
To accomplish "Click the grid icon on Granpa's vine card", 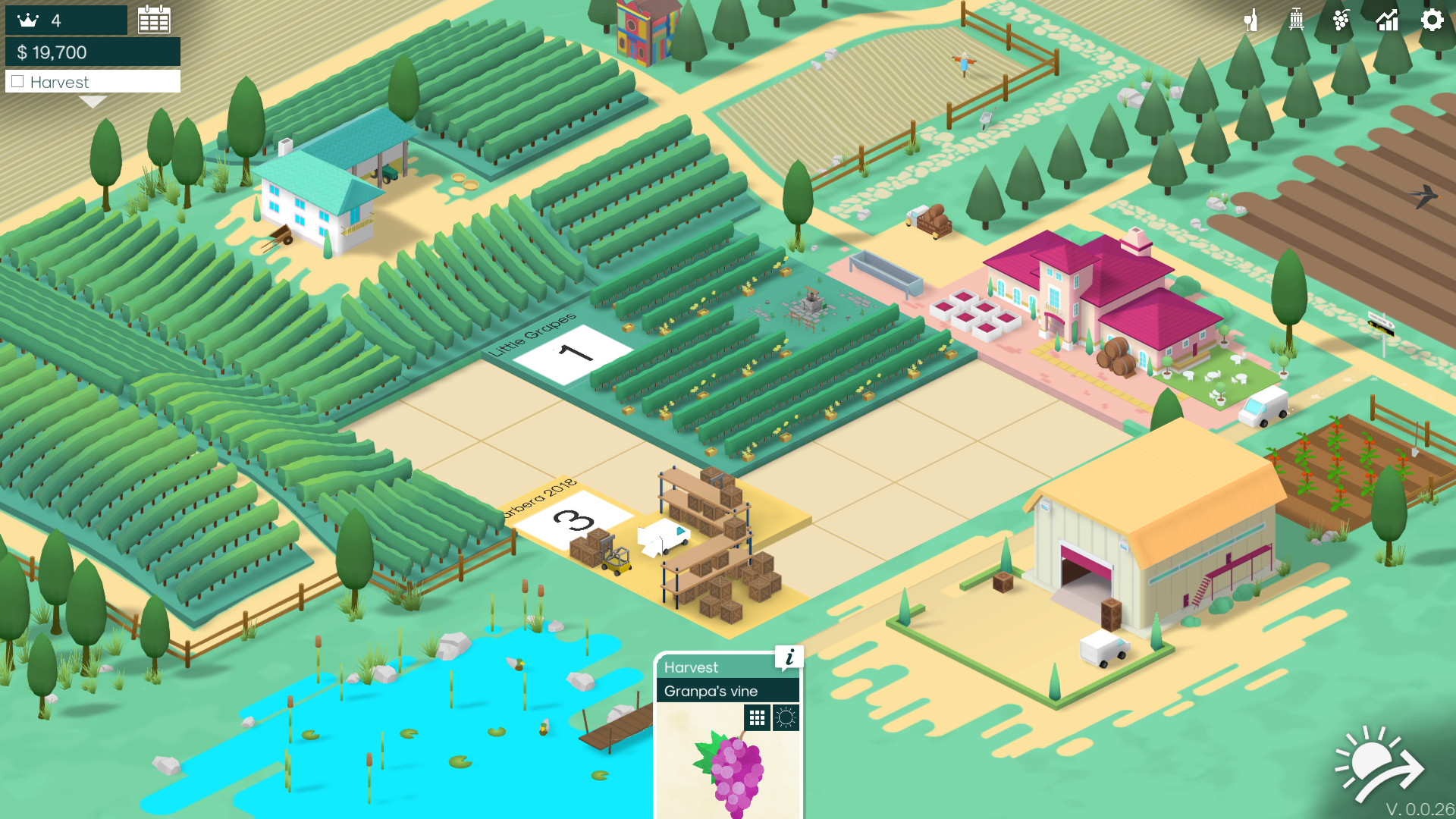I will pos(757,716).
